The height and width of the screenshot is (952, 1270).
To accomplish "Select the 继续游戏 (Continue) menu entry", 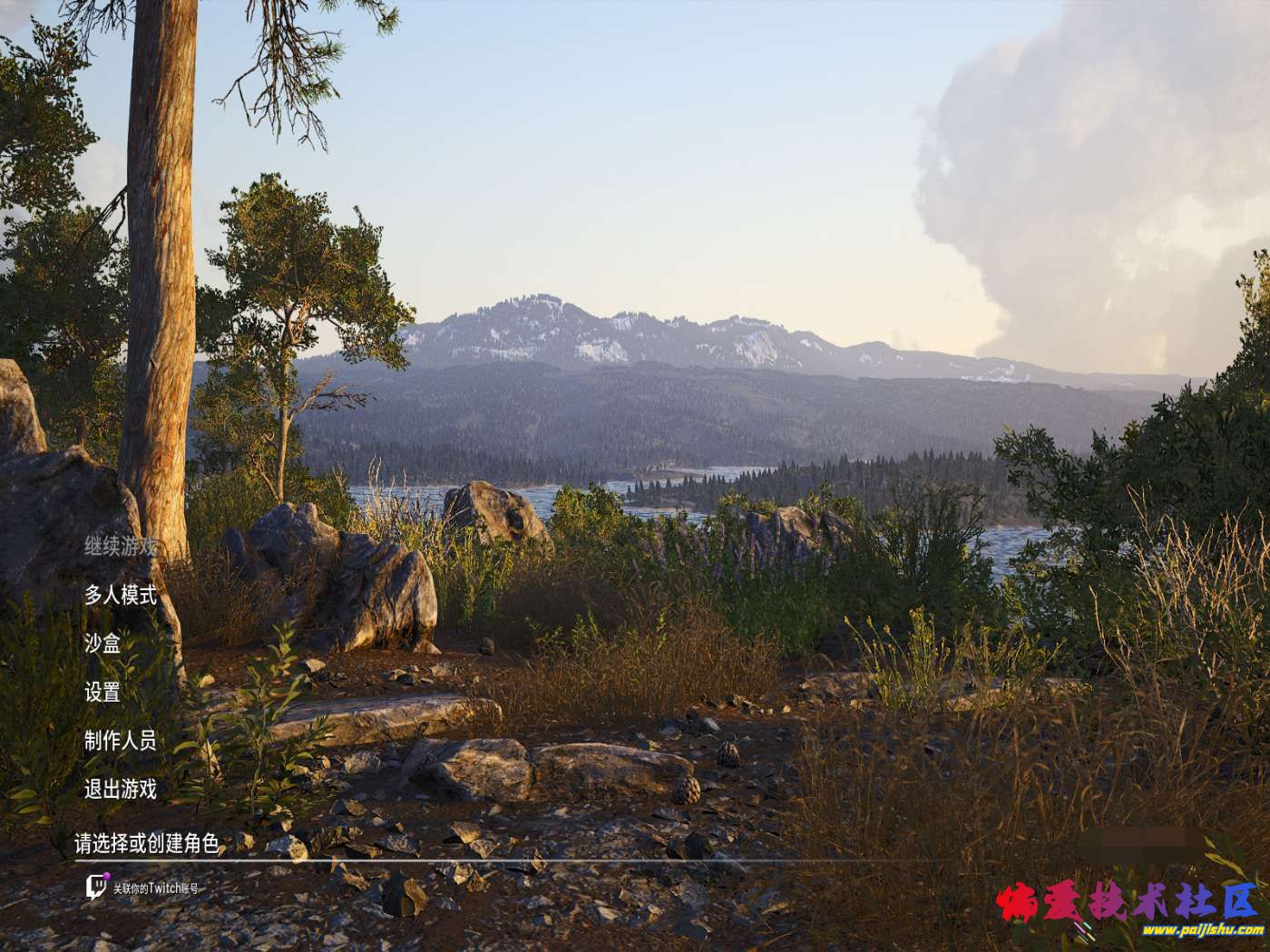I will pyautogui.click(x=121, y=547).
